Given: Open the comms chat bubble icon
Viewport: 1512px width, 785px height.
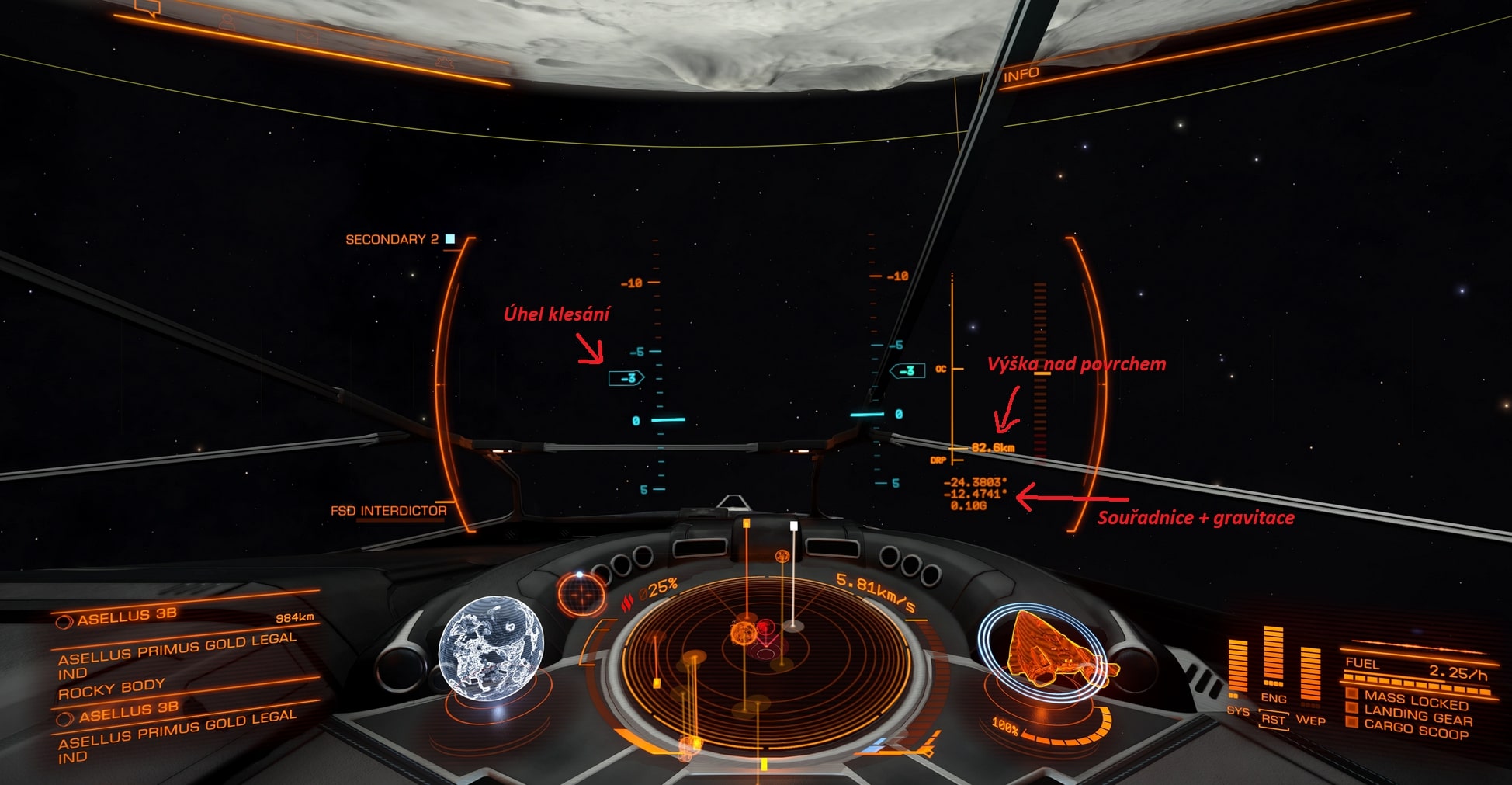Looking at the screenshot, I should (x=147, y=8).
